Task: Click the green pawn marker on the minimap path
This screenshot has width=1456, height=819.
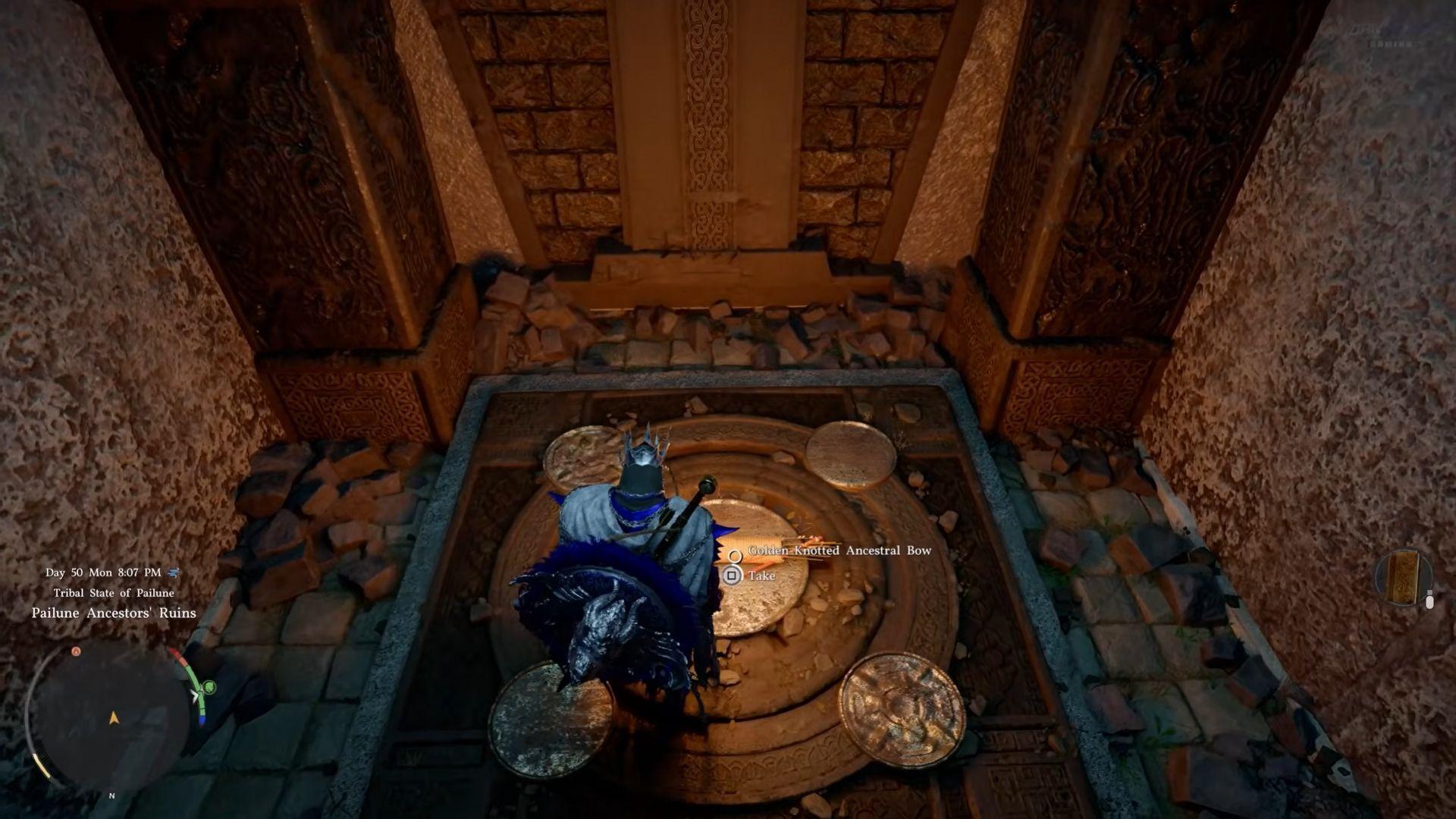Action: (x=208, y=687)
